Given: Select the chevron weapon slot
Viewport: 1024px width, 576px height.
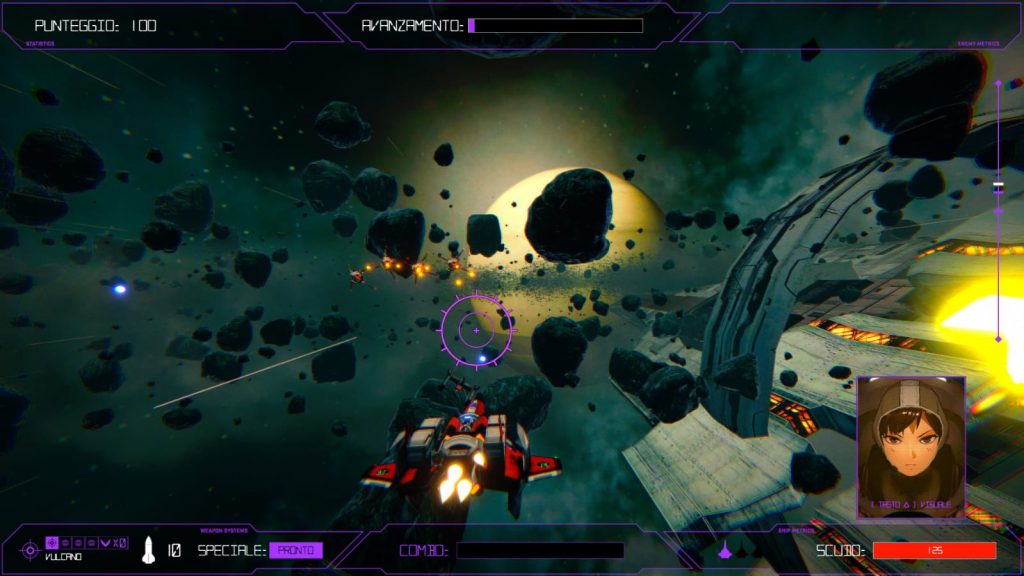Looking at the screenshot, I should point(105,542).
